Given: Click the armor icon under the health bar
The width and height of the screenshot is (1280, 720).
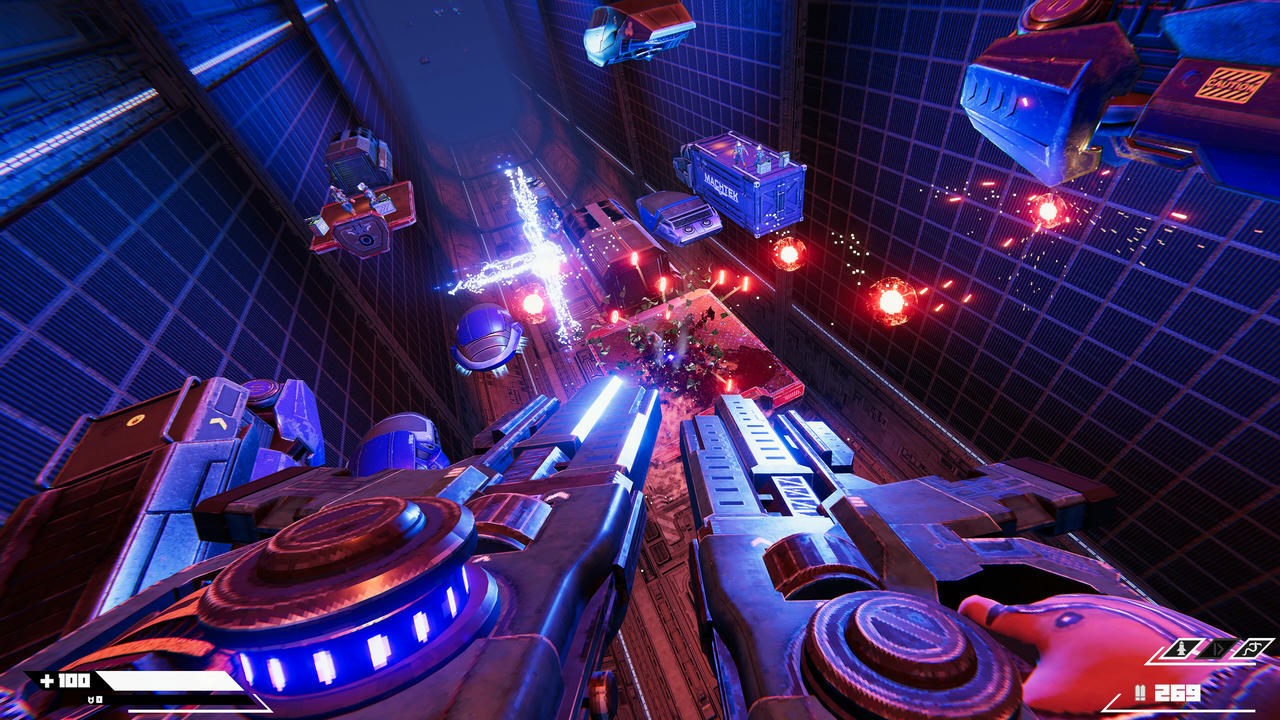Looking at the screenshot, I should pyautogui.click(x=91, y=699).
